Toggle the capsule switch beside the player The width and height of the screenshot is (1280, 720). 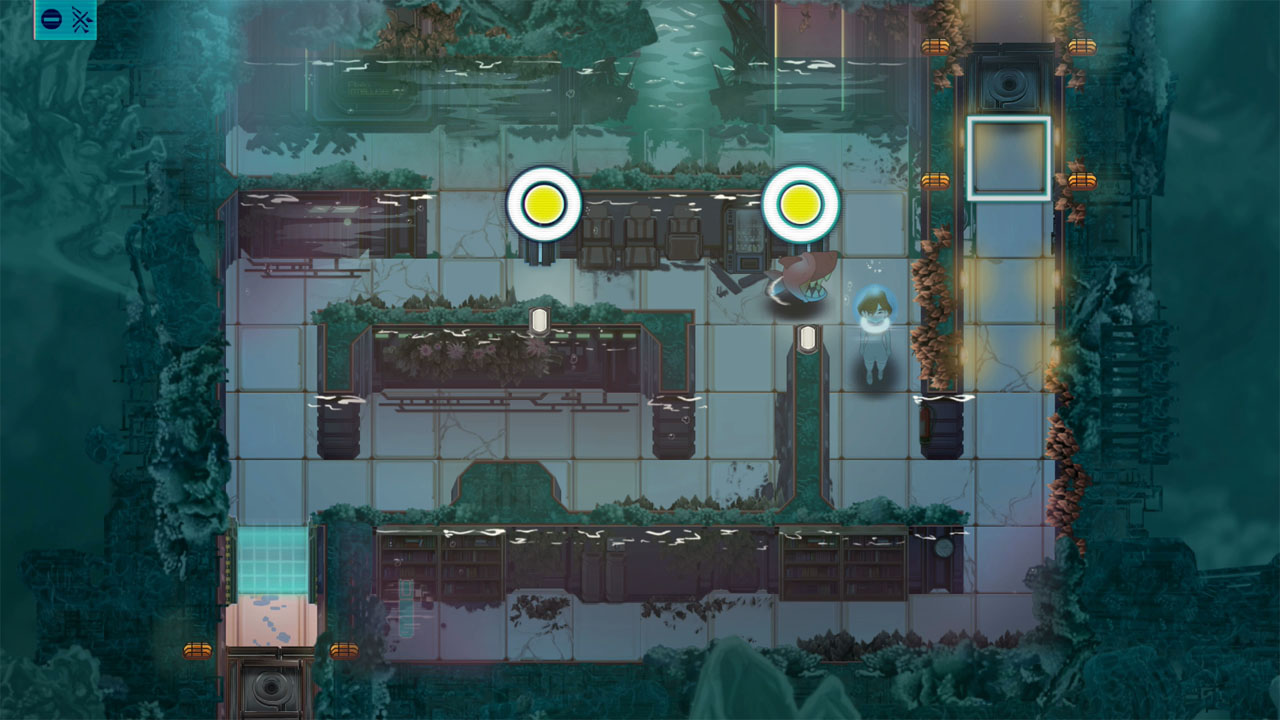point(805,338)
